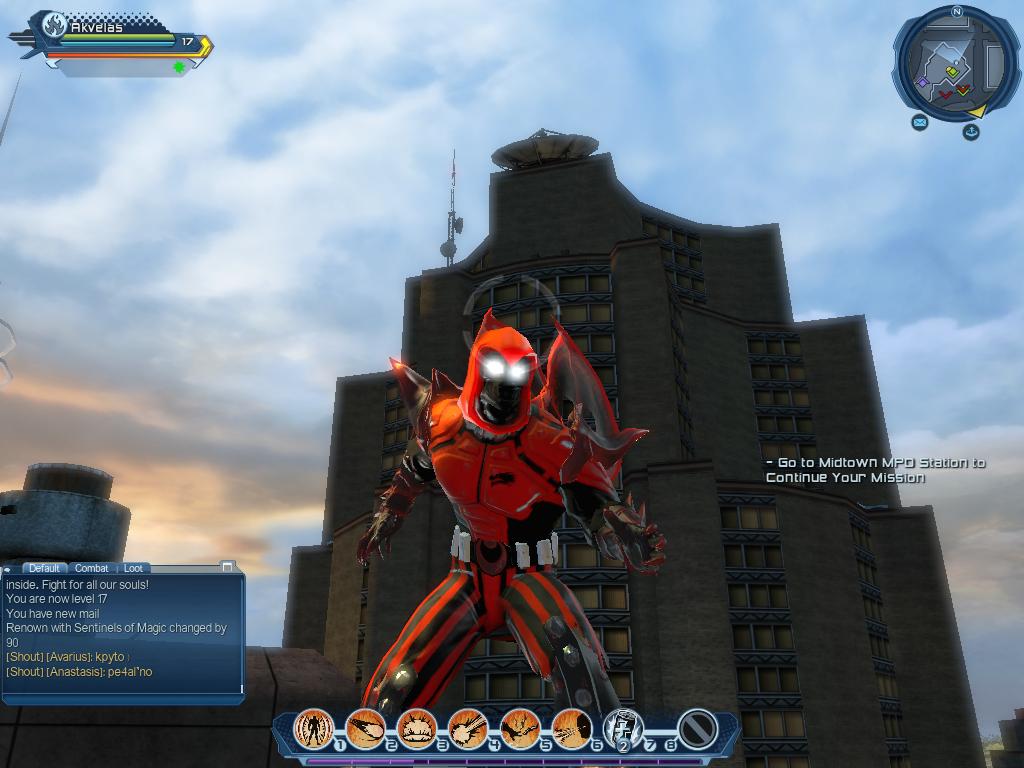Use the fire breath ability in slot 6
This screenshot has width=1024, height=768.
pos(571,729)
